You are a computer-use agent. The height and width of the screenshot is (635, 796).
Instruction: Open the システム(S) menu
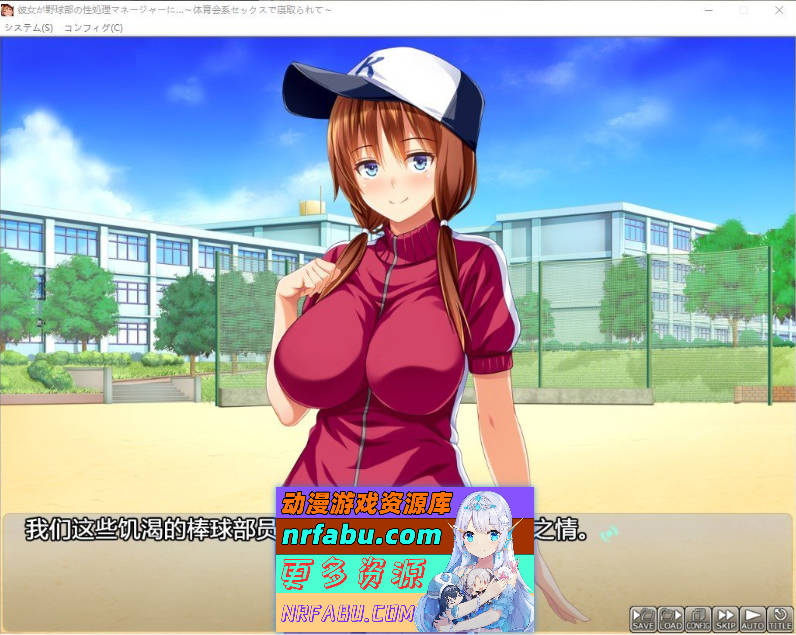pos(28,28)
